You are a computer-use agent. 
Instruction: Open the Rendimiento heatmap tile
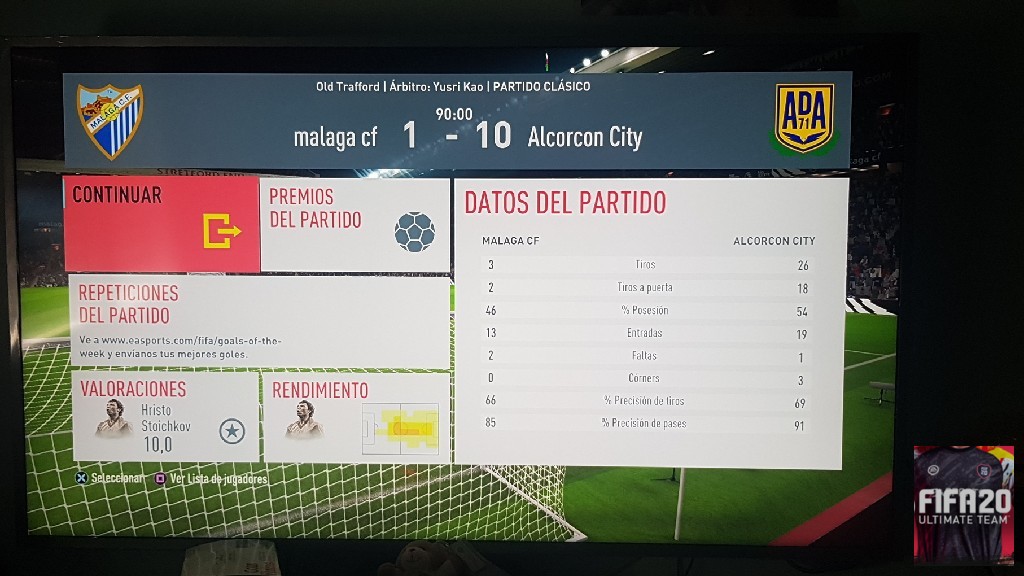(x=355, y=416)
